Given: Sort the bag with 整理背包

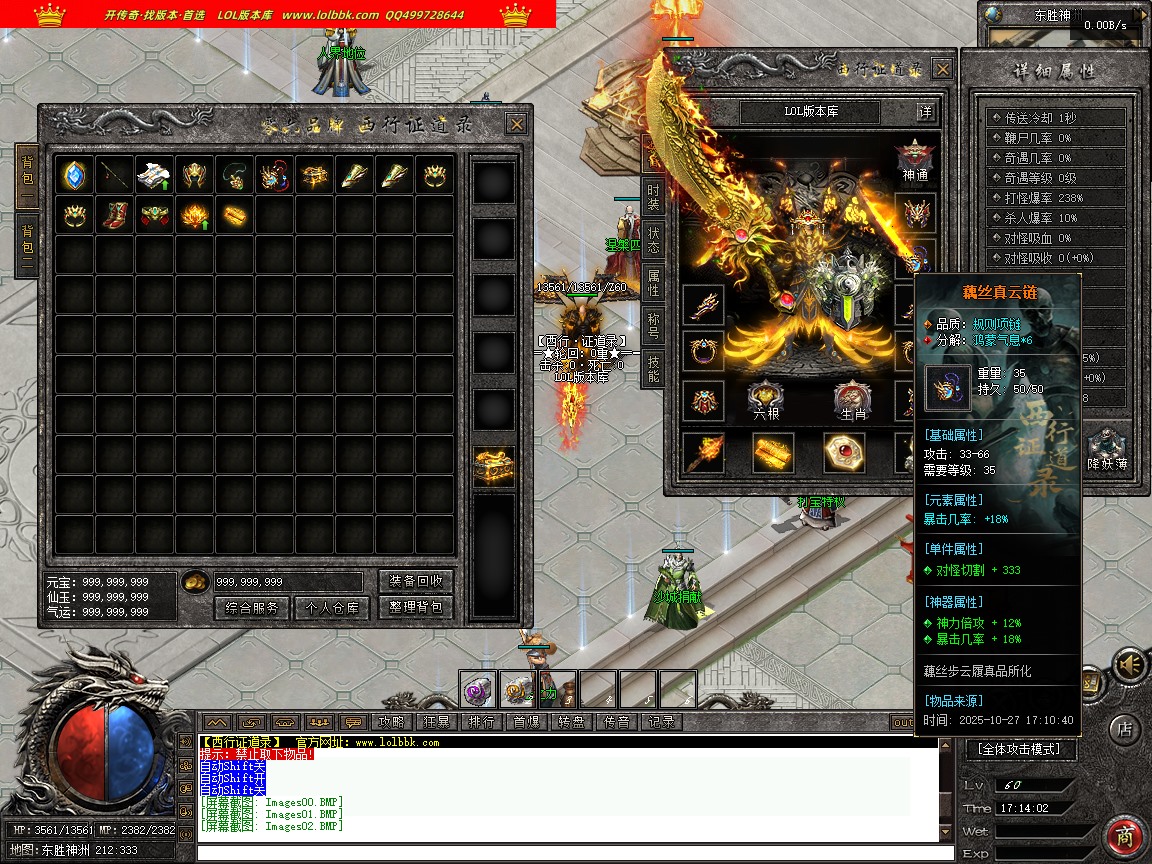Looking at the screenshot, I should tap(416, 607).
